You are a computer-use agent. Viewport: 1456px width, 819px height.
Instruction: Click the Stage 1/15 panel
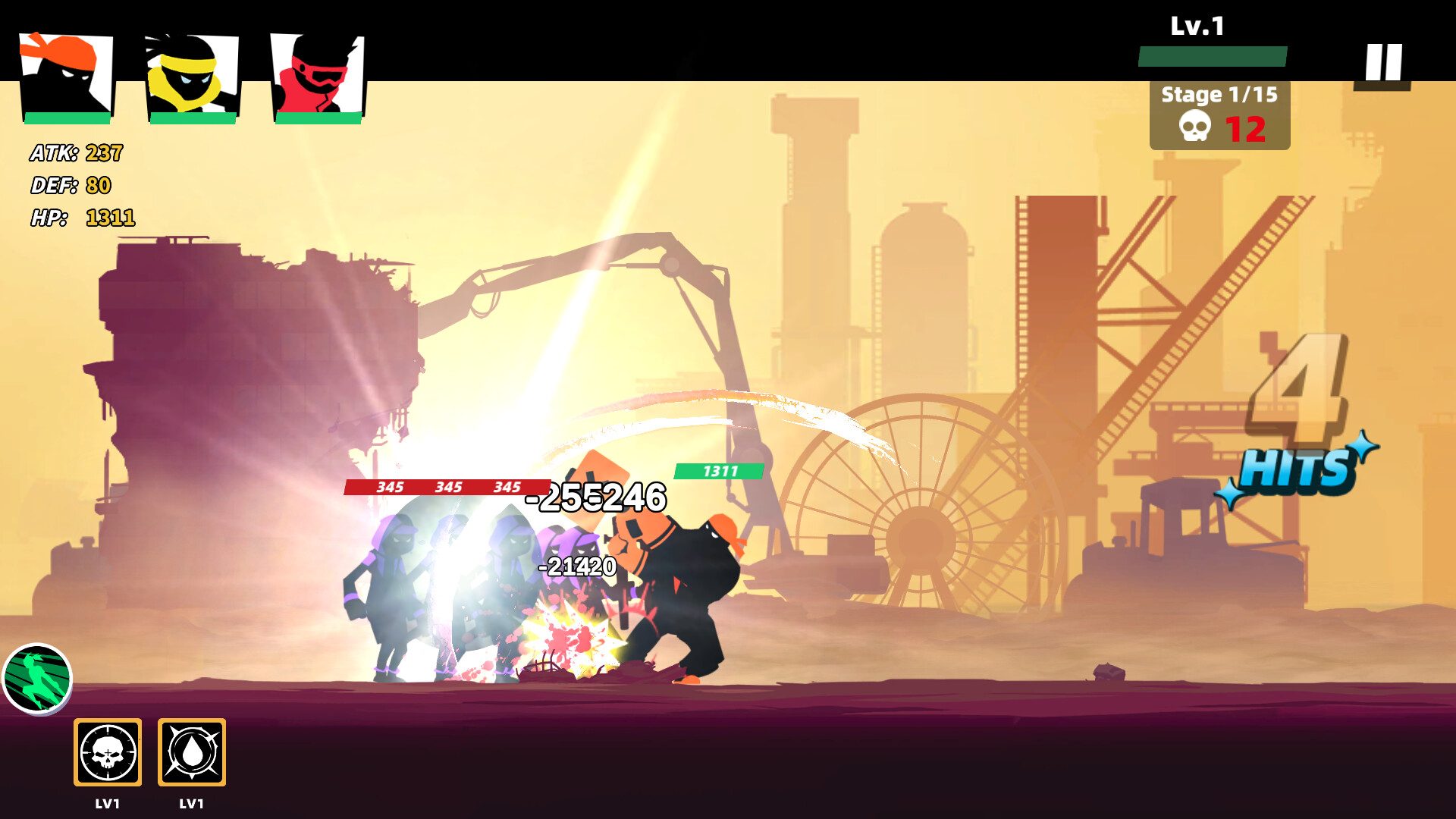pos(1219,96)
